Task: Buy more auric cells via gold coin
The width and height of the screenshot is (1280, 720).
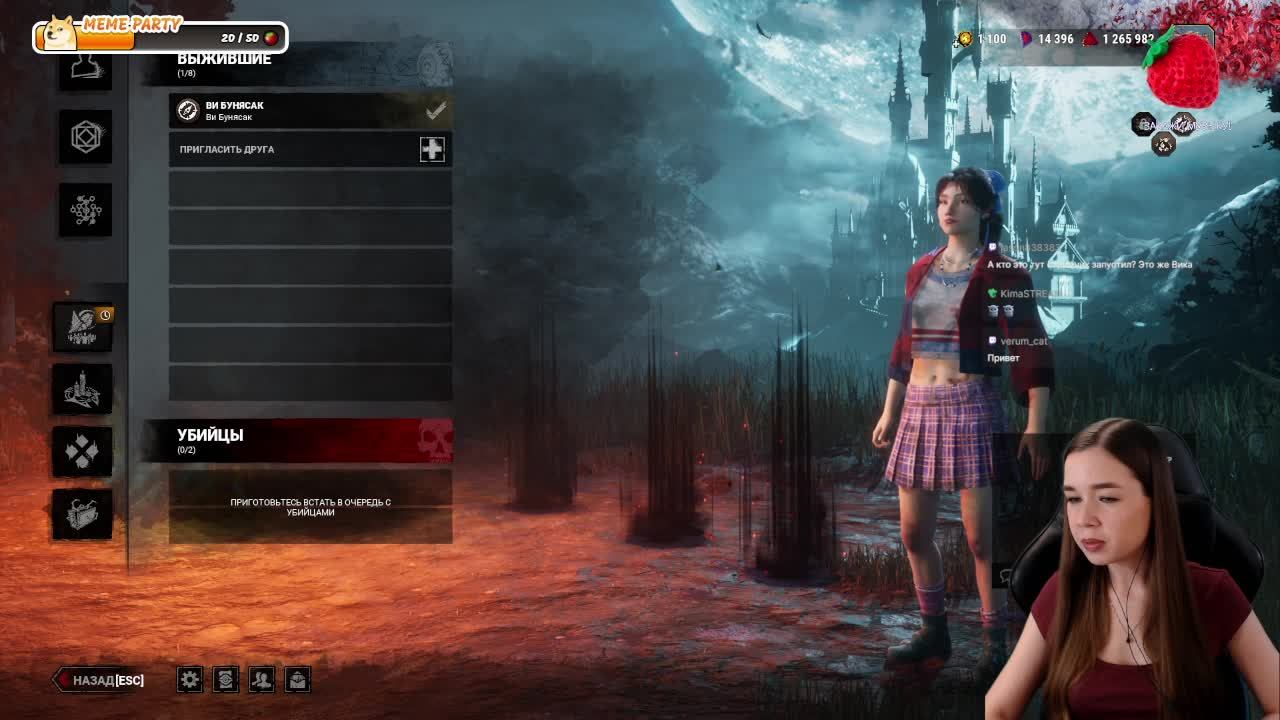Action: (965, 39)
